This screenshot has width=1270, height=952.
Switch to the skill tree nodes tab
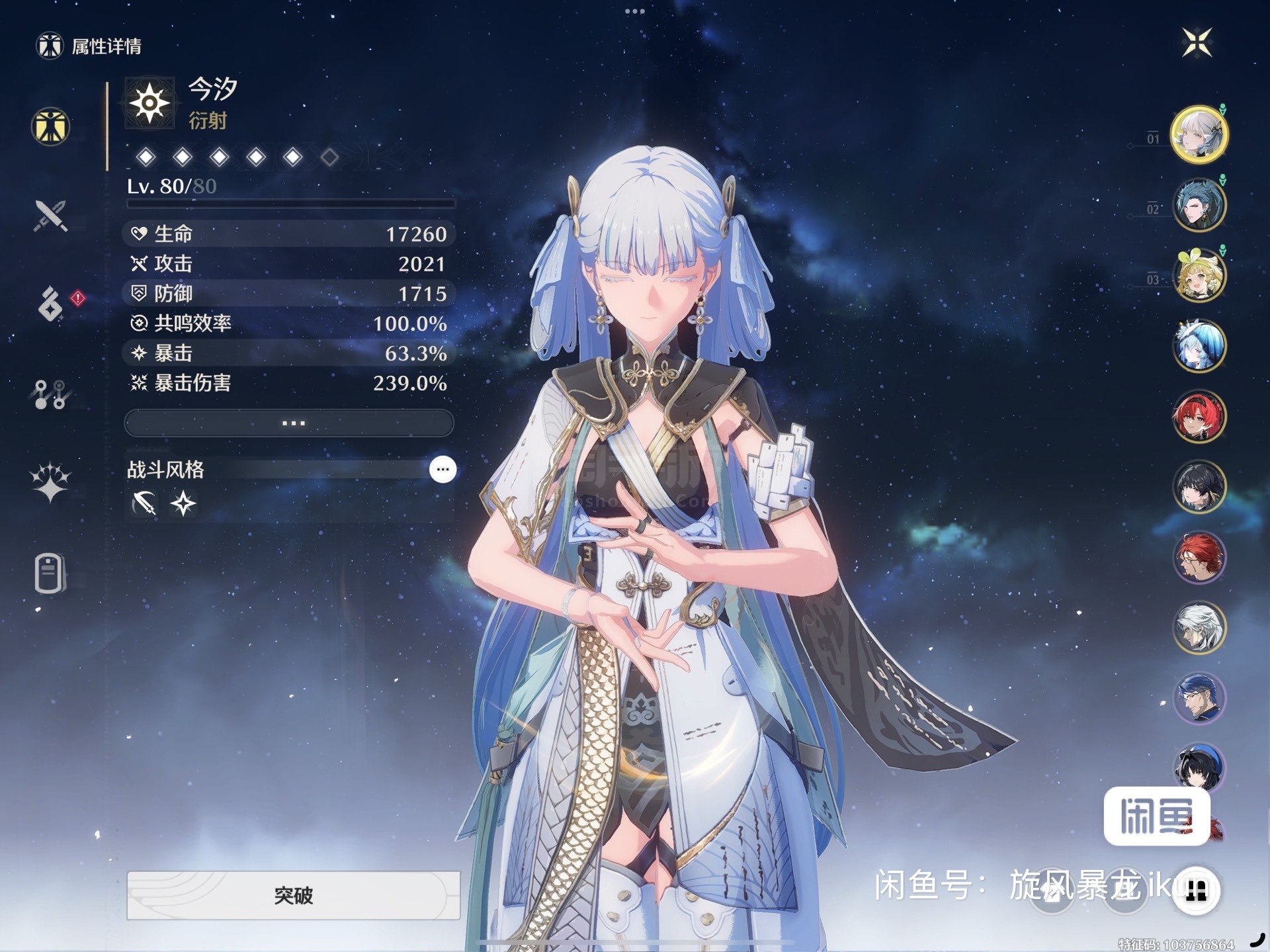click(x=50, y=394)
